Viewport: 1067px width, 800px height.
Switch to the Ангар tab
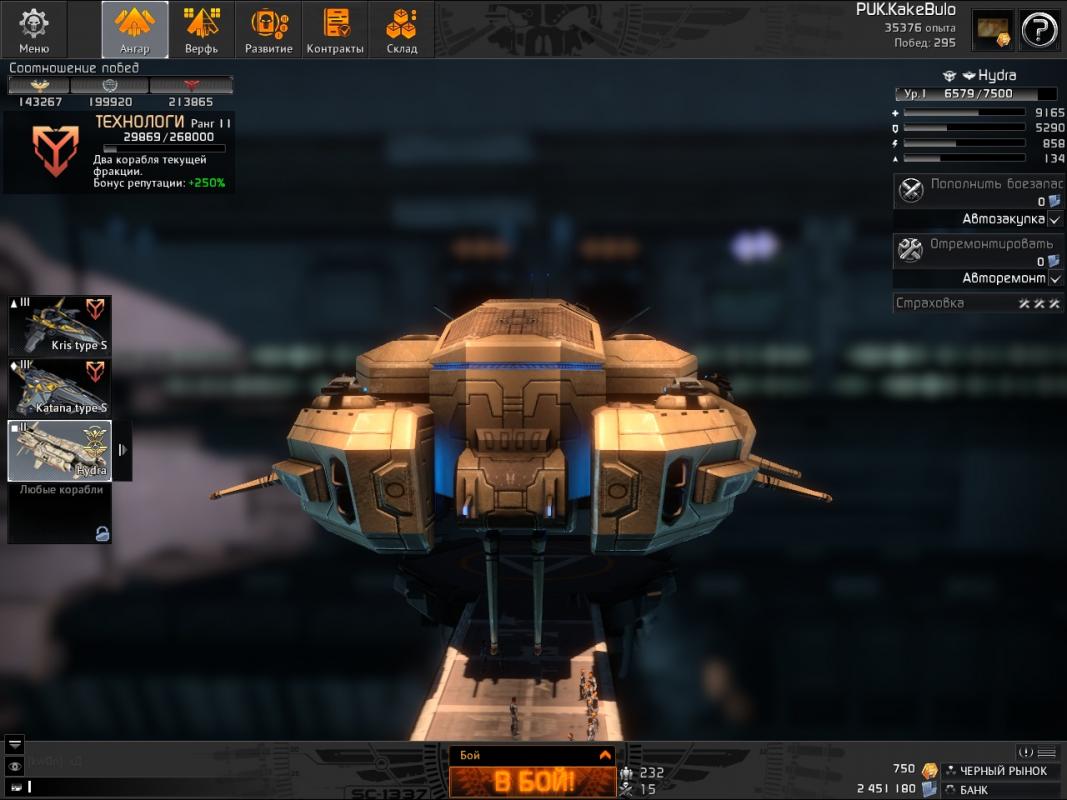135,30
